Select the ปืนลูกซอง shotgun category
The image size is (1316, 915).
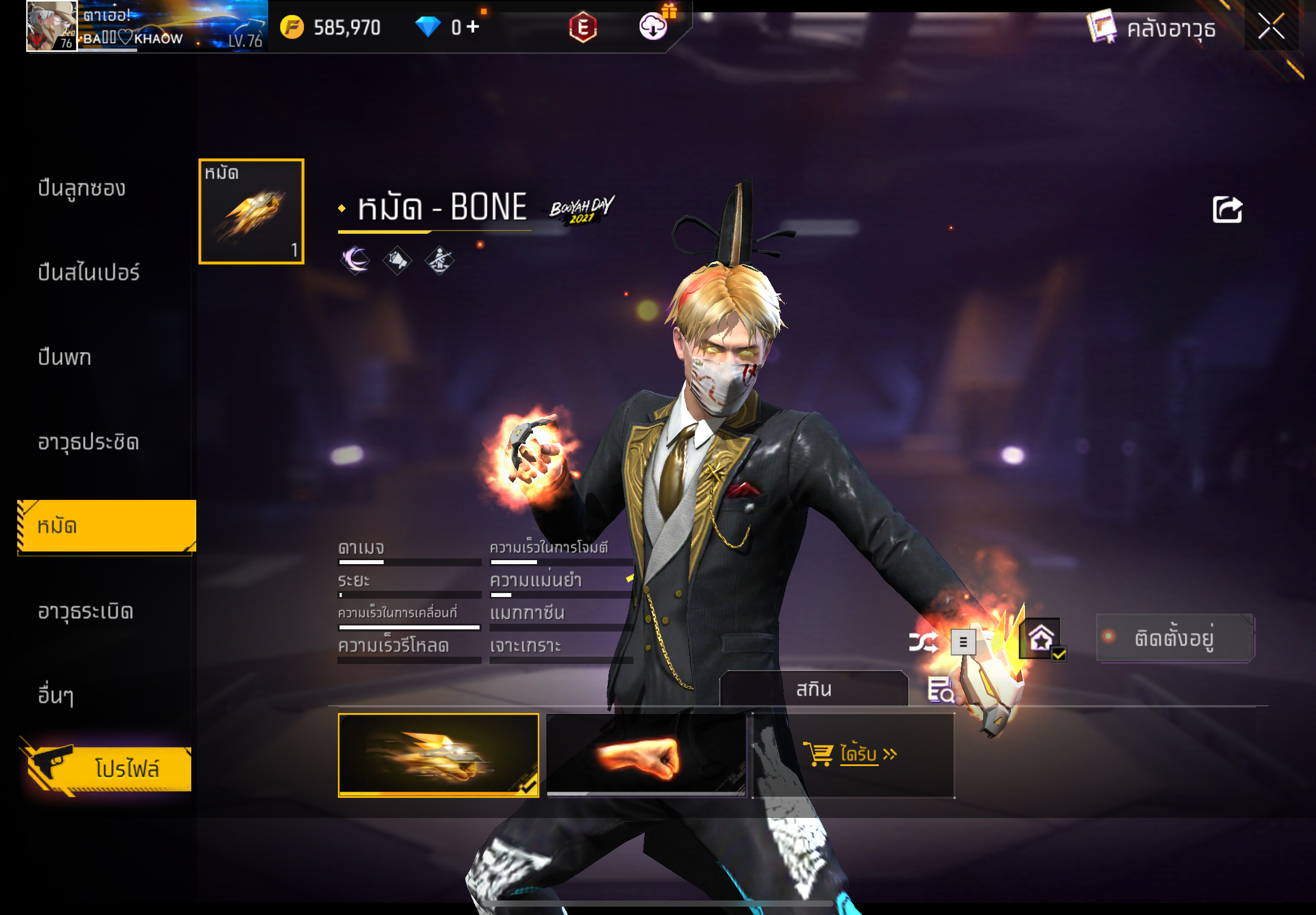point(81,189)
